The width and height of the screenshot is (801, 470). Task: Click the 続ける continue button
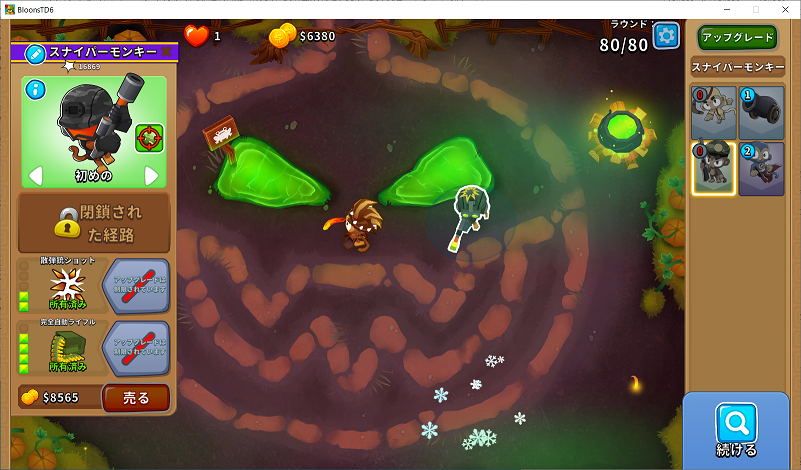point(736,431)
